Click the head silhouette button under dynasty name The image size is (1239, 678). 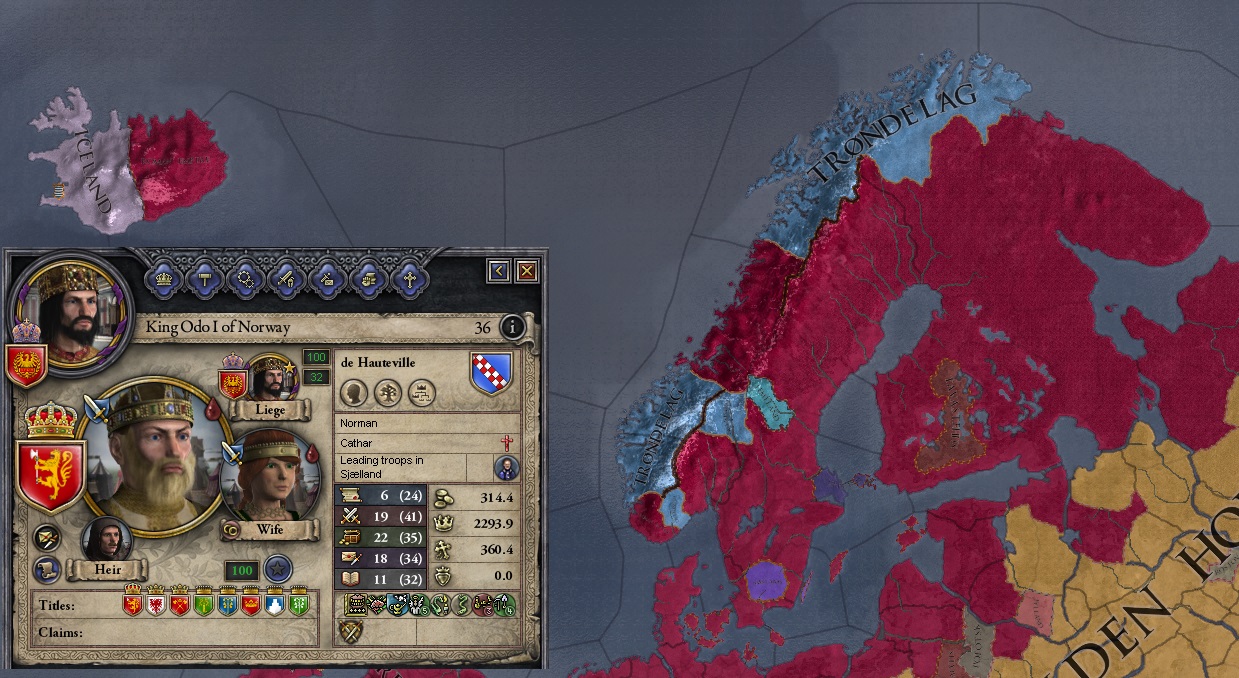coord(354,393)
